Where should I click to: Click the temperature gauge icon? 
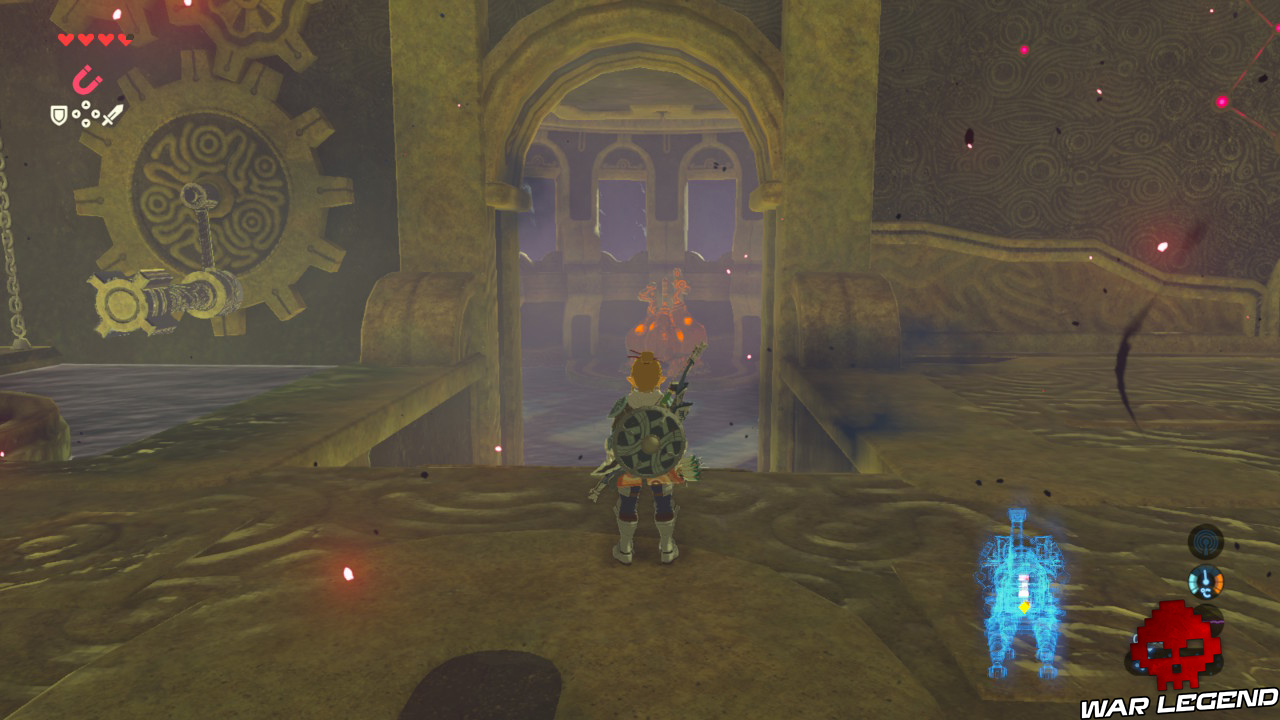tap(1205, 581)
